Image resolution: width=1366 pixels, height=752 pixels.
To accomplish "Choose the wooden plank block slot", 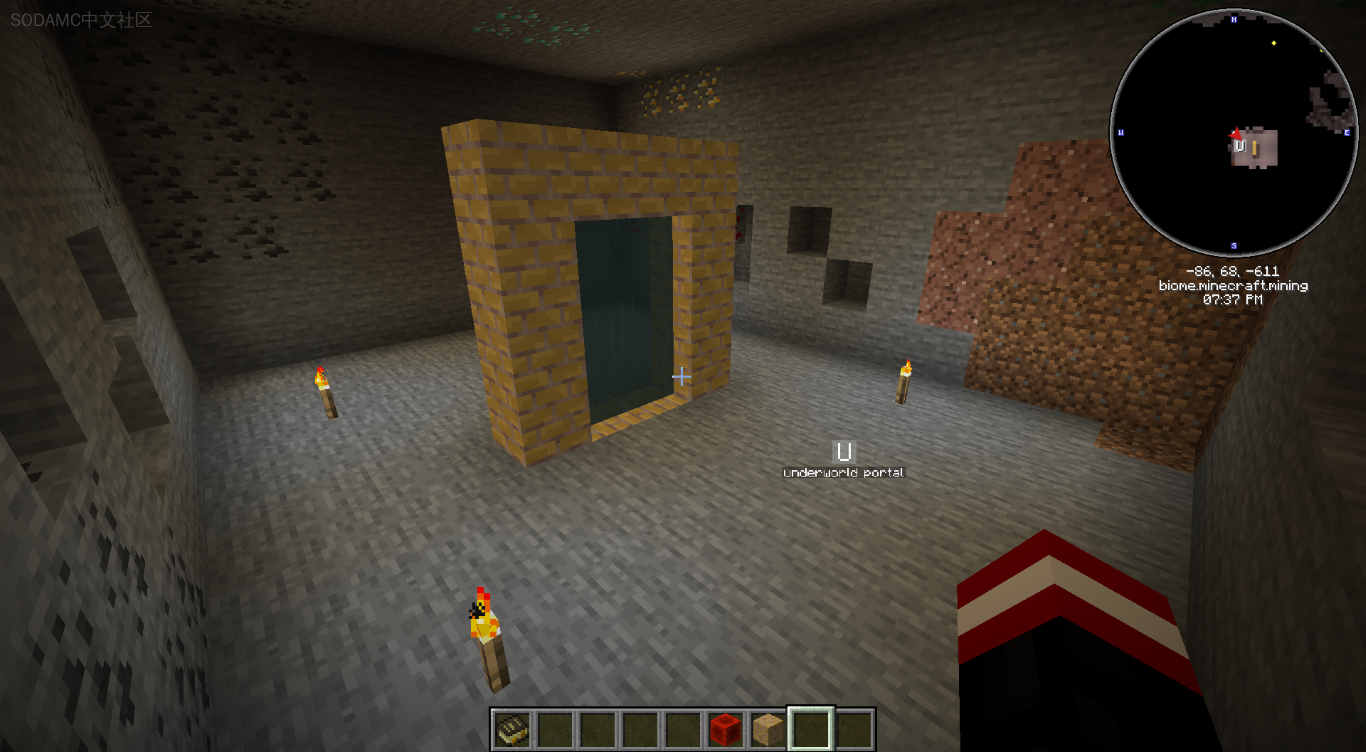I will 768,729.
